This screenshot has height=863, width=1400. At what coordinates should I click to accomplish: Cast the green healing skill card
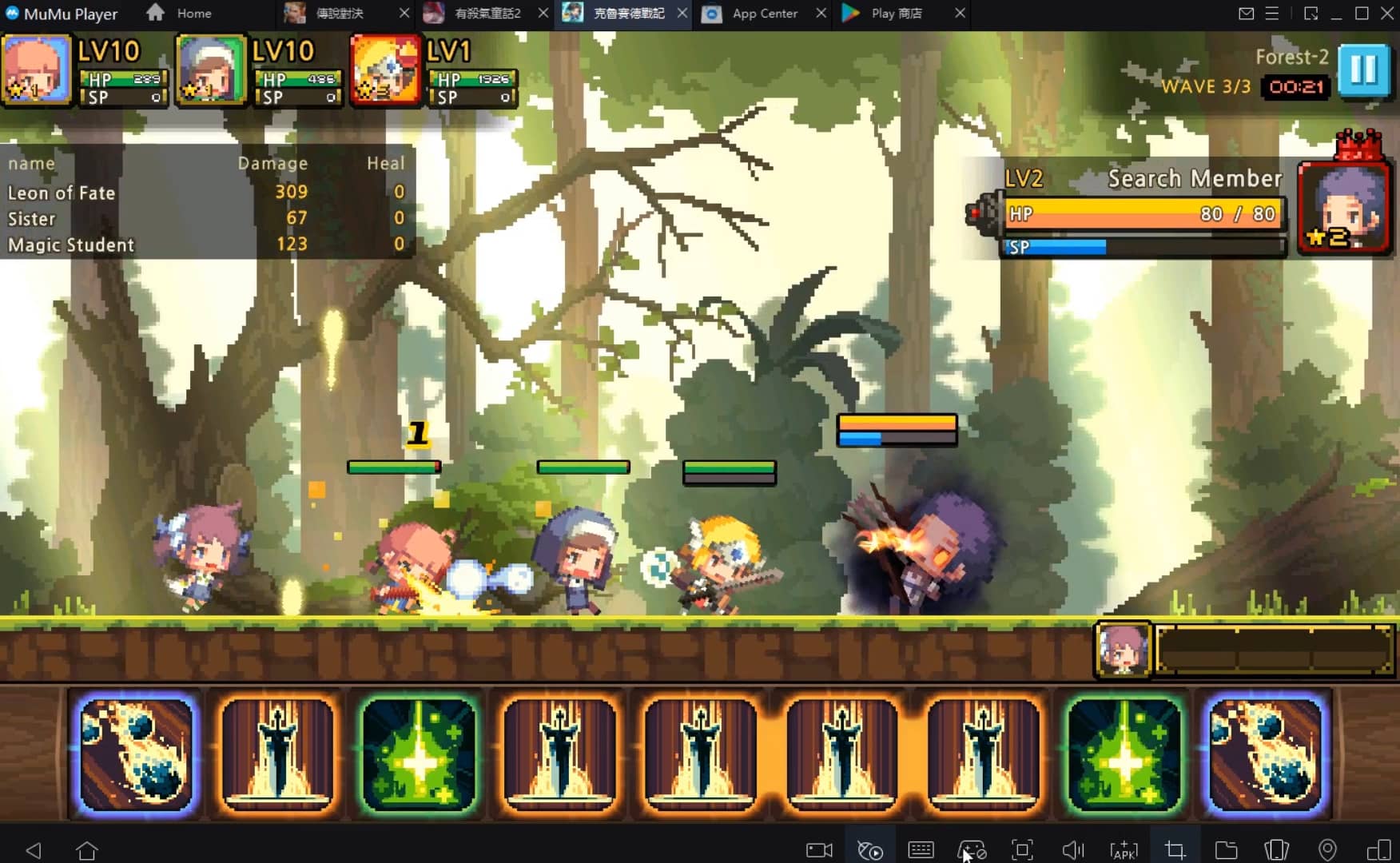pyautogui.click(x=419, y=755)
